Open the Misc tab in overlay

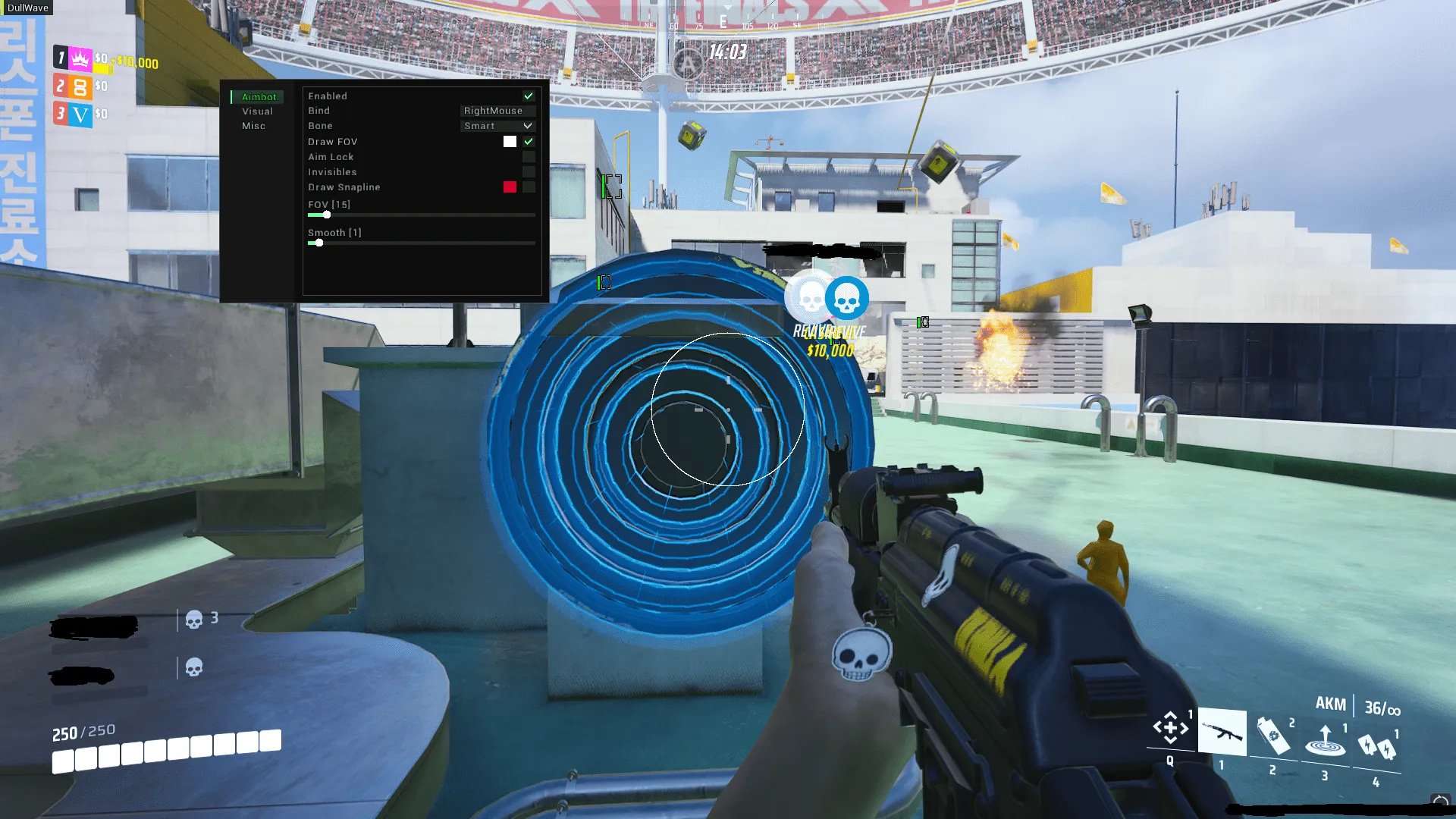253,126
